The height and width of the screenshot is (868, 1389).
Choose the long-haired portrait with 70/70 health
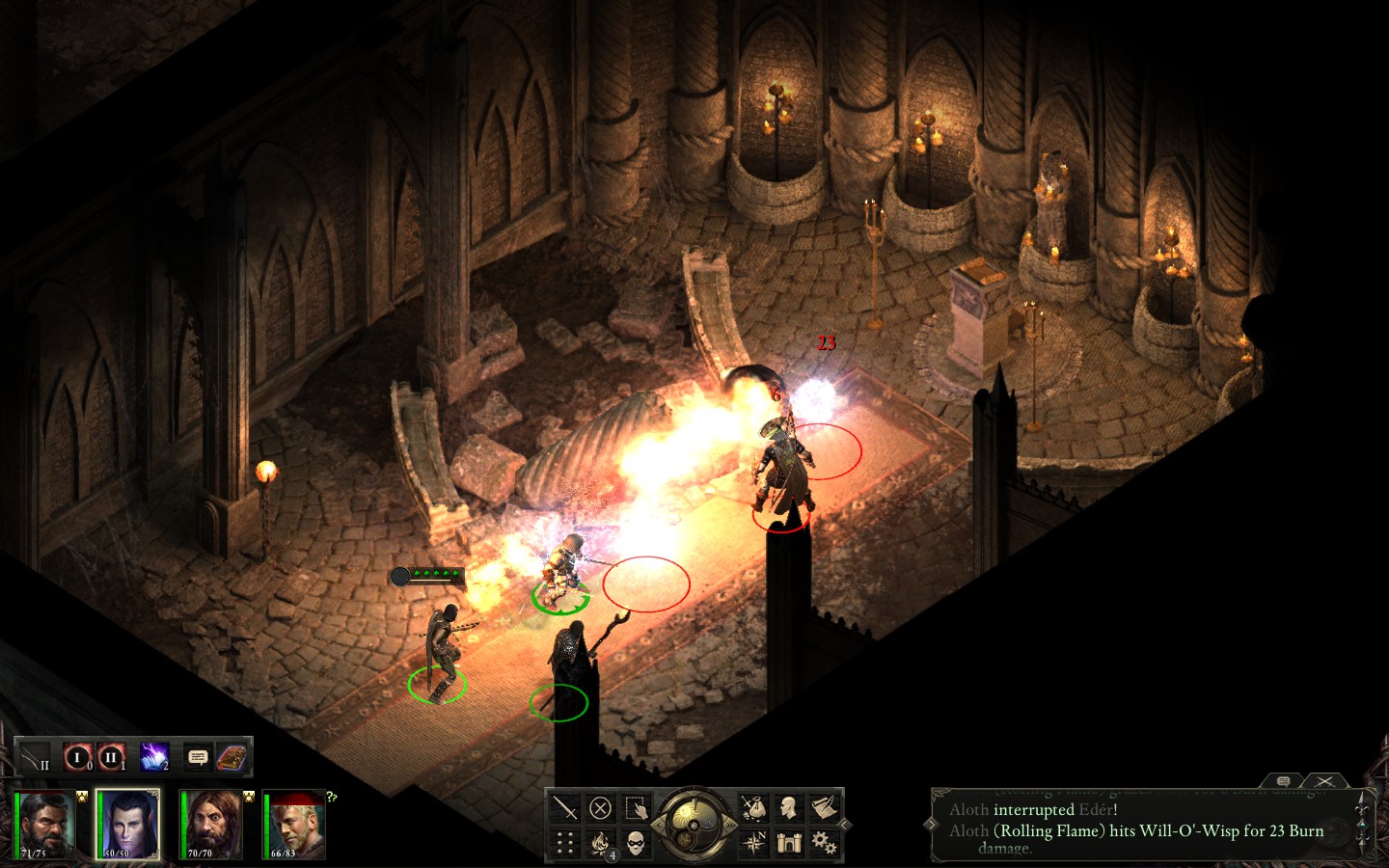point(211,825)
